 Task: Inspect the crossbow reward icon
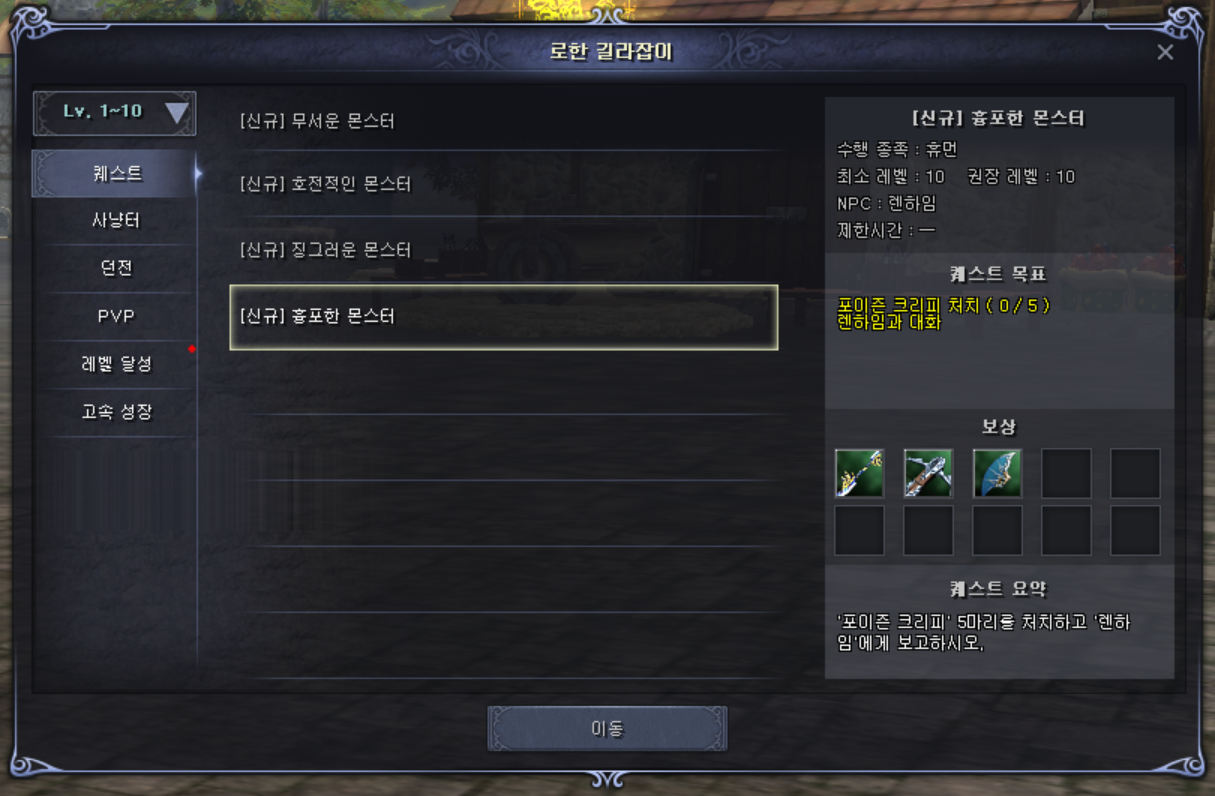pos(928,473)
